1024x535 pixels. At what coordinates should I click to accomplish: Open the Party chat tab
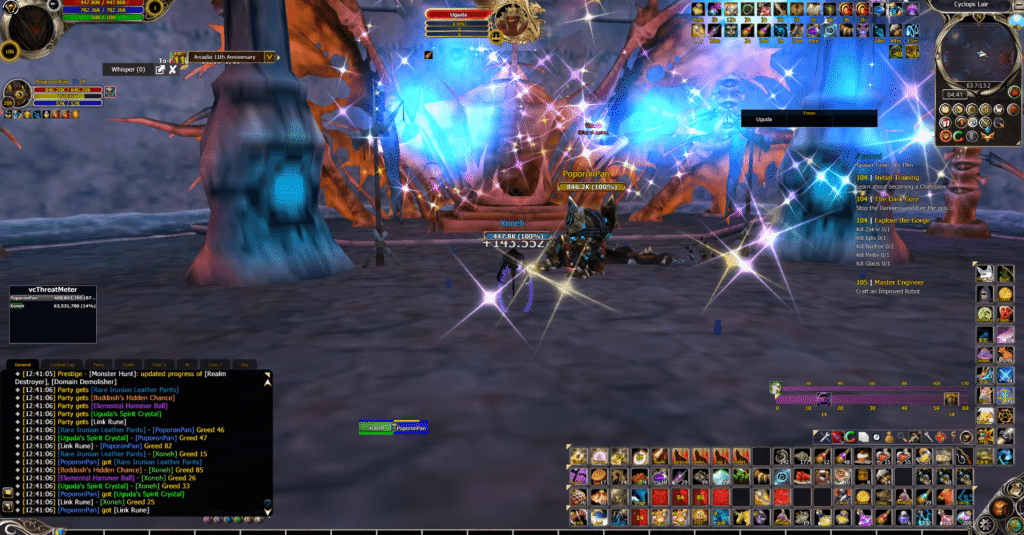[98, 364]
